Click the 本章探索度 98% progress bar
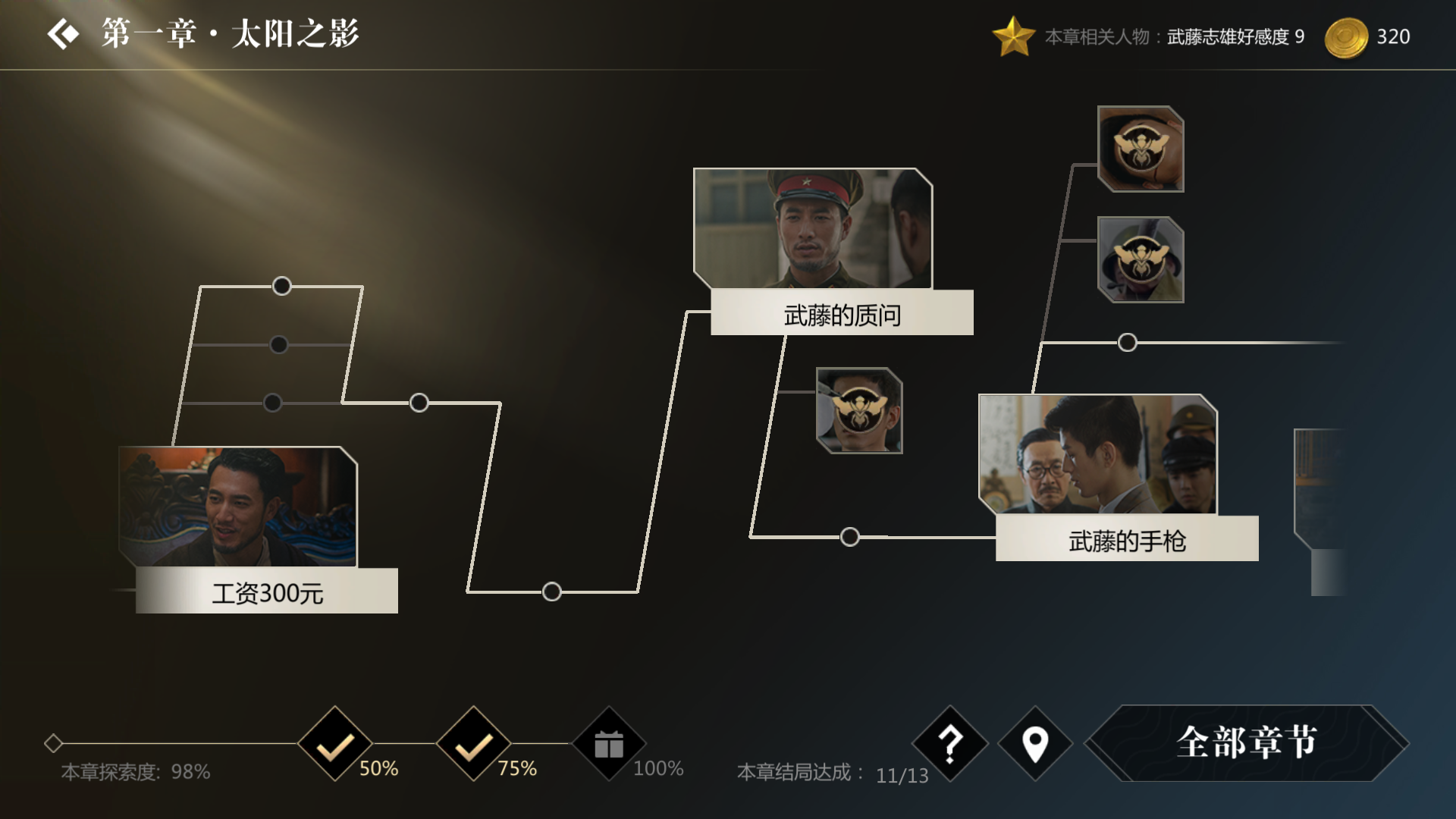 tap(136, 773)
